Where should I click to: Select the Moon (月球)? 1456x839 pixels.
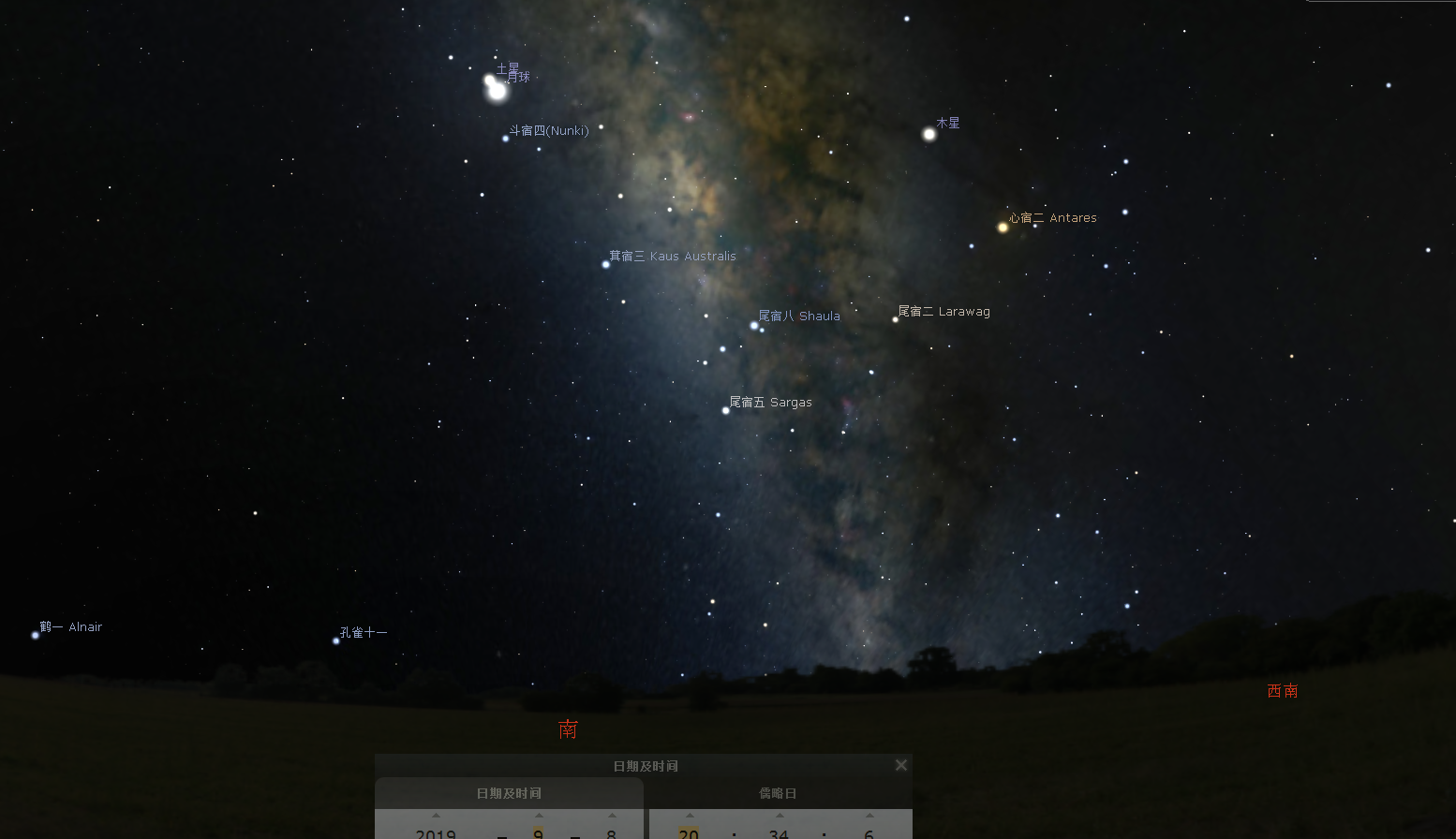(498, 94)
